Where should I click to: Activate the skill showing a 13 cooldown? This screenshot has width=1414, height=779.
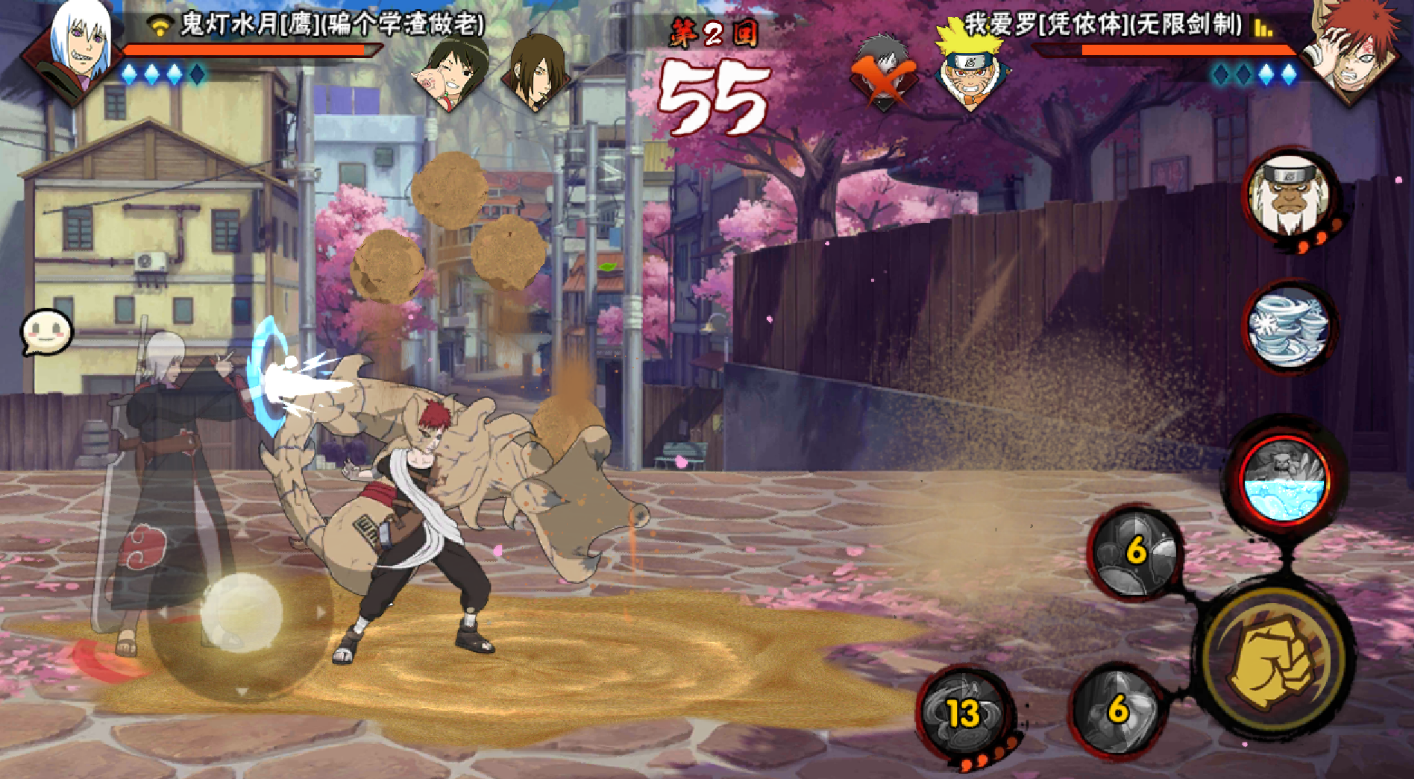pos(964,711)
